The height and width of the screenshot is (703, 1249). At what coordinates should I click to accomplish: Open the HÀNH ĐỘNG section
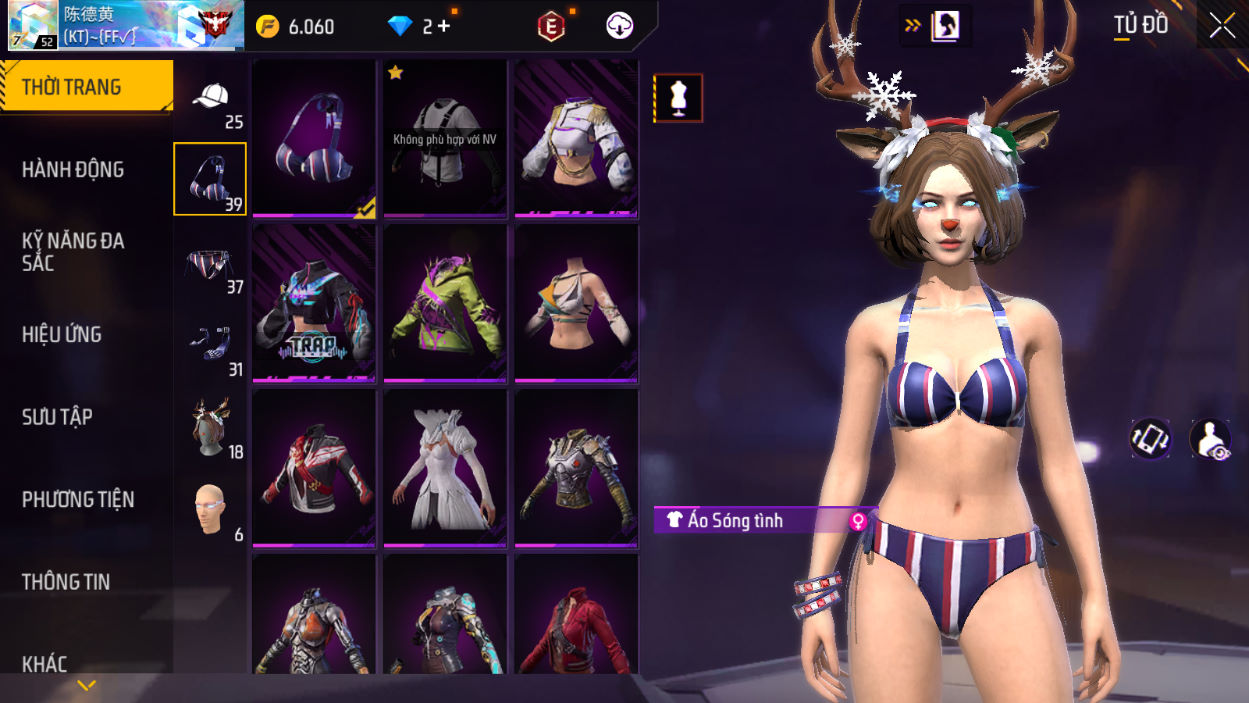[x=74, y=170]
